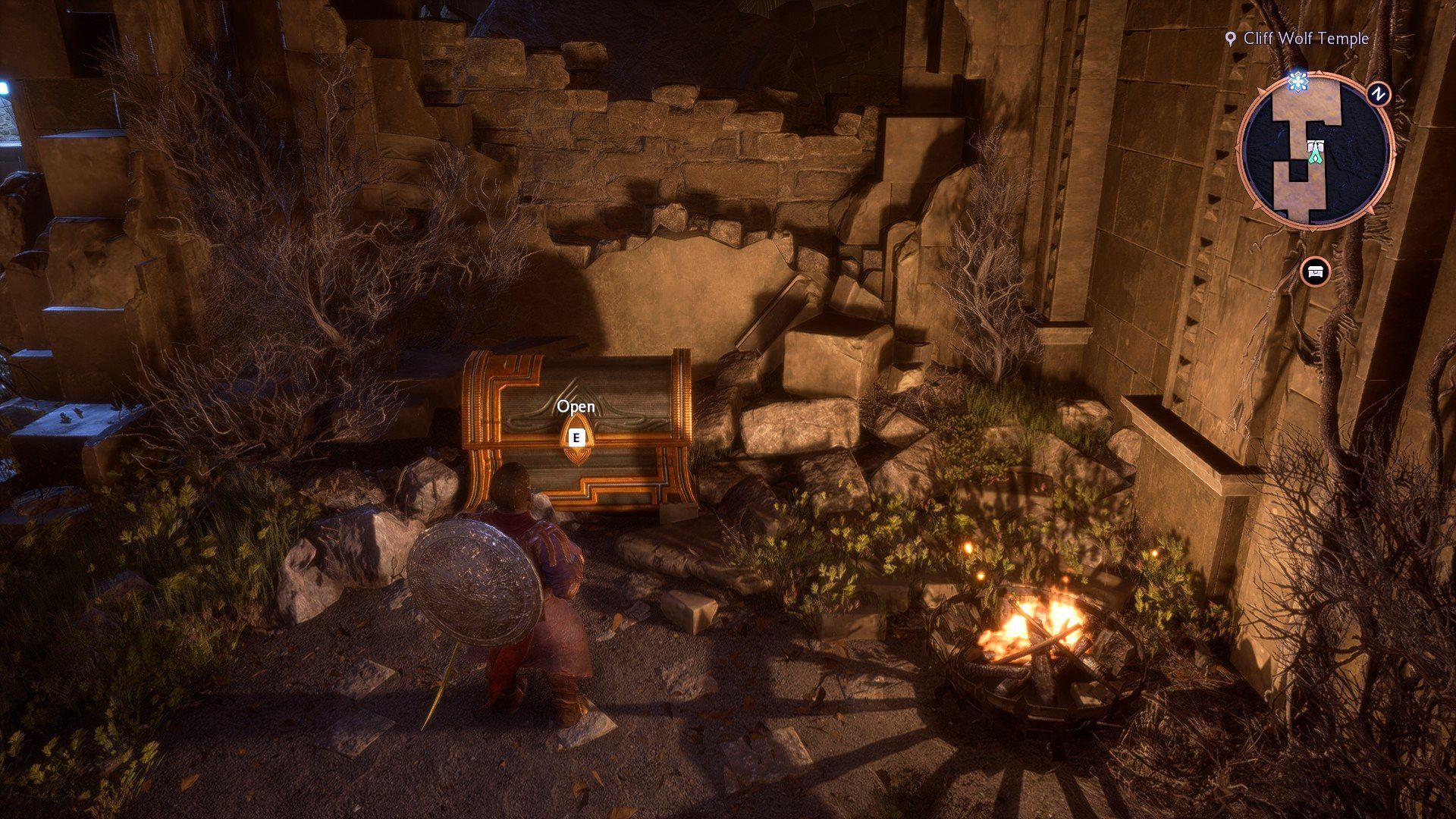Open the circular minimap

[1315, 152]
